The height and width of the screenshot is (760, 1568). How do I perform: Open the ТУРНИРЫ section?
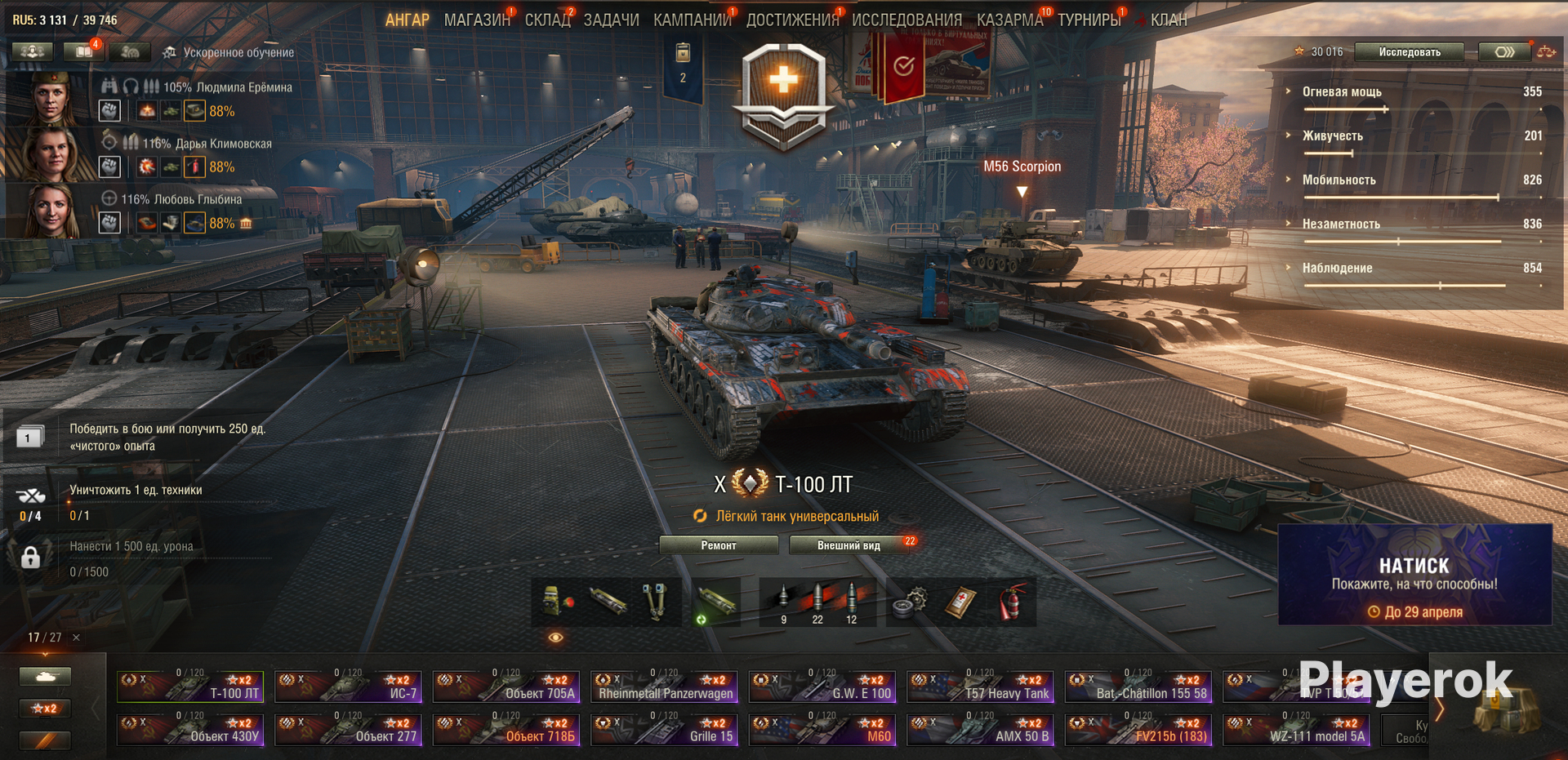[1089, 20]
